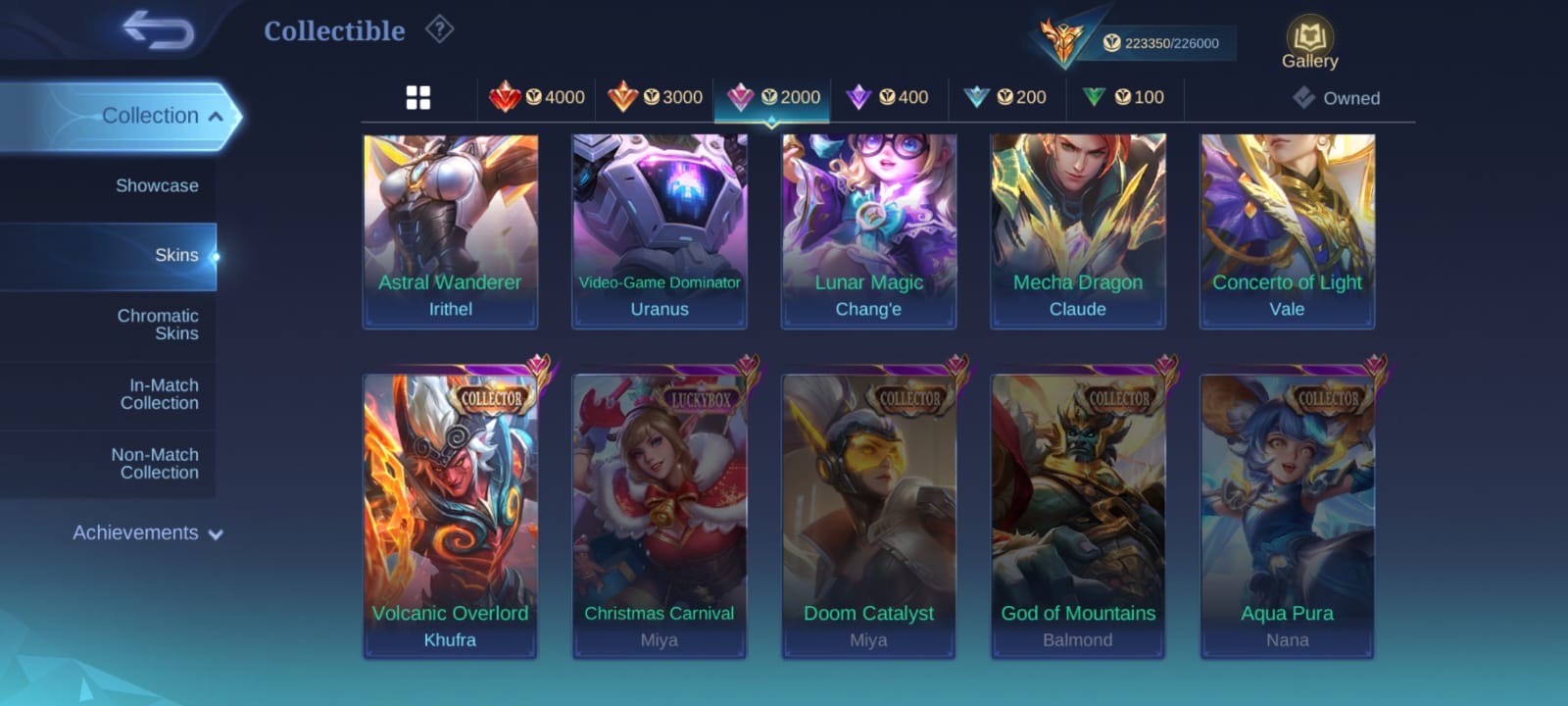This screenshot has height=706, width=1568.
Task: Open the Gallery
Action: pos(1309,44)
